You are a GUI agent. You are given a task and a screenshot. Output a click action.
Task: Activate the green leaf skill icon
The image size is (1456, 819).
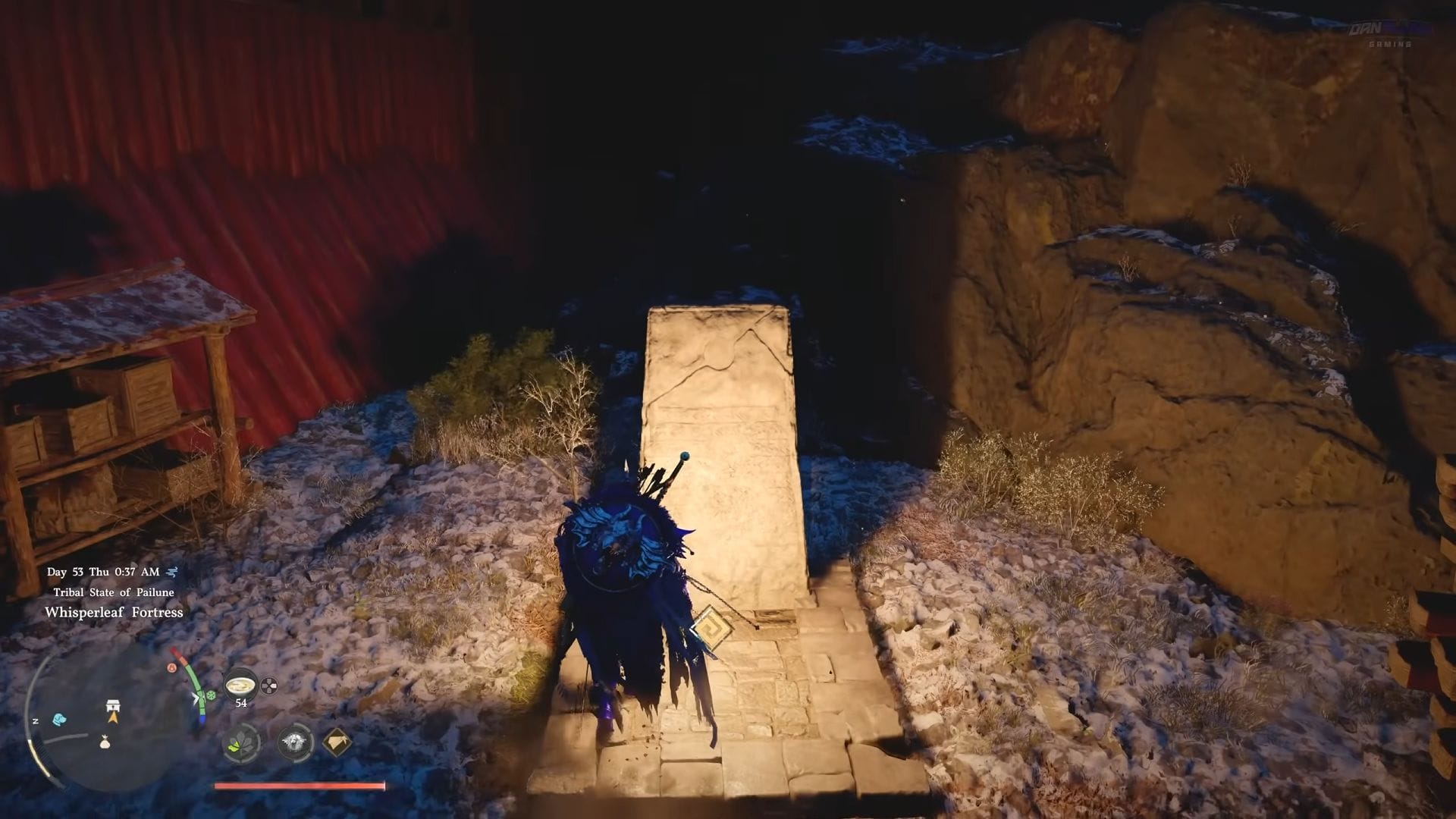point(241,742)
